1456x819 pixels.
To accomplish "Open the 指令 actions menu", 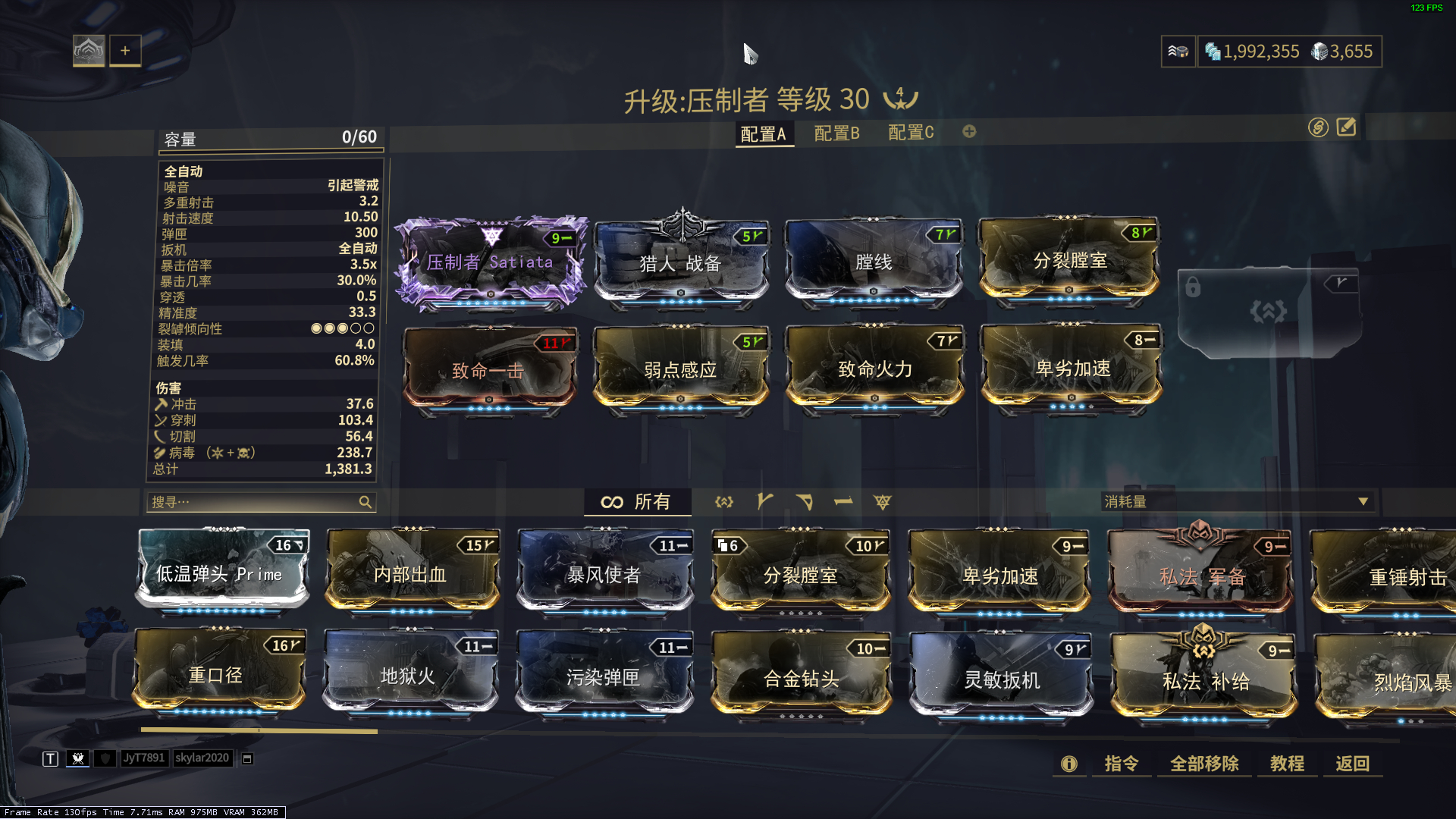I will [x=1121, y=764].
